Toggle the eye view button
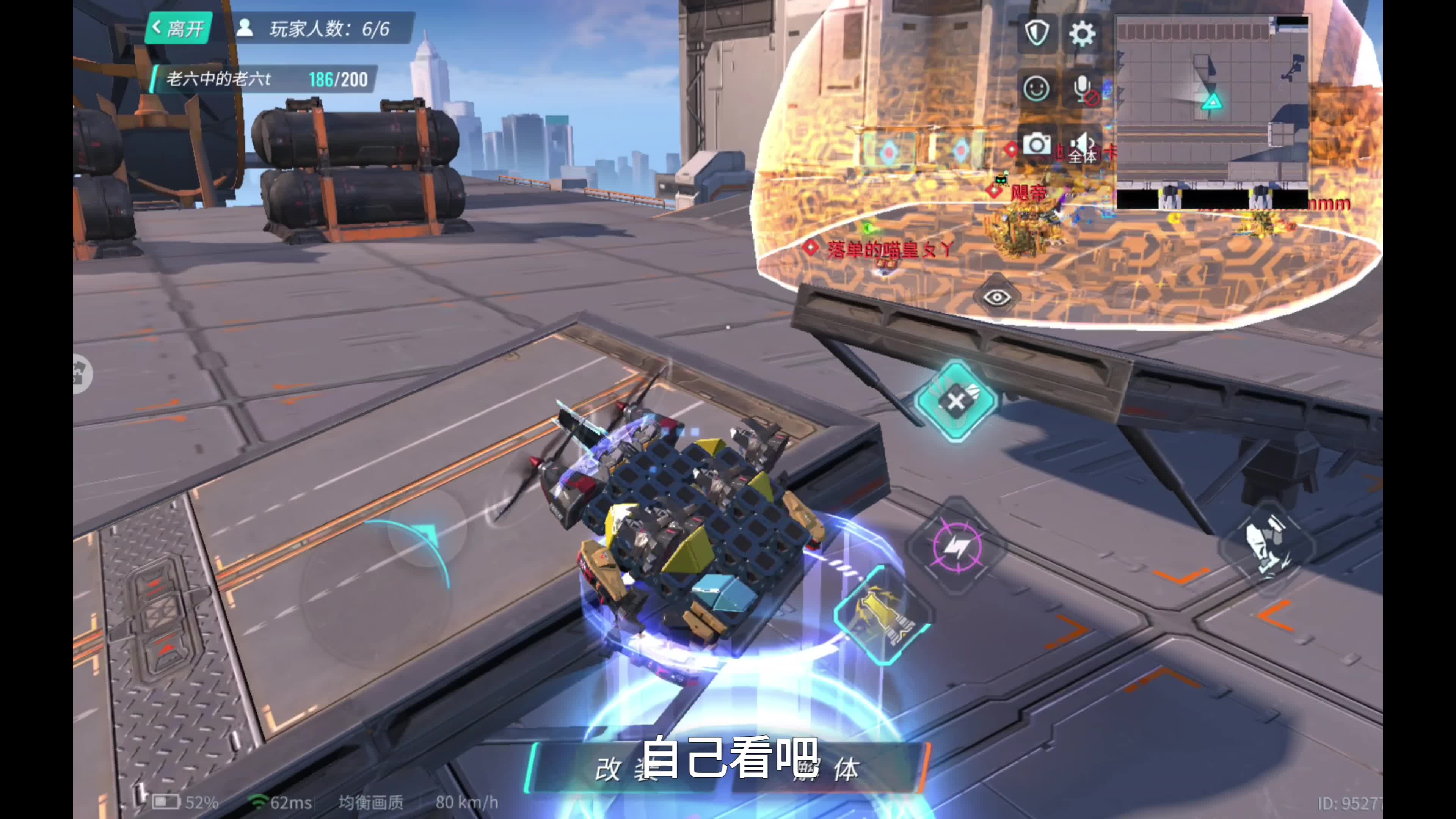Screen dimensions: 1456x819 [996, 297]
